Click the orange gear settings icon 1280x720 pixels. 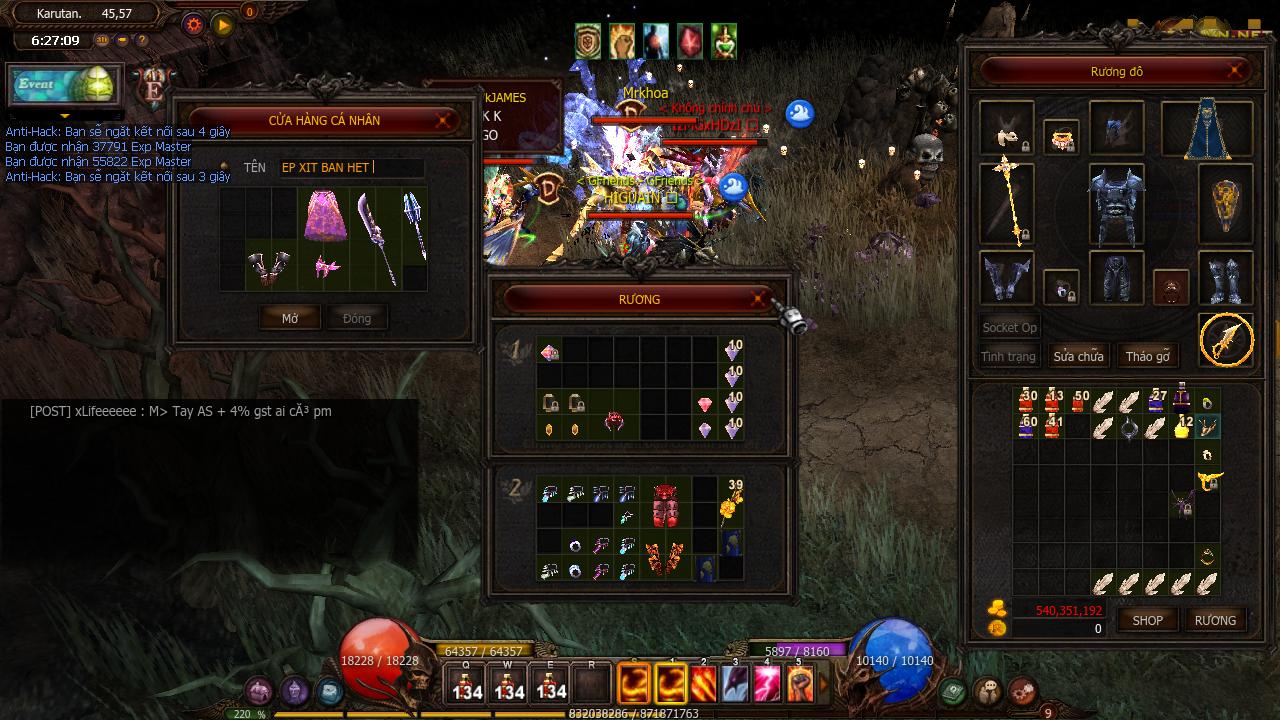coord(194,24)
